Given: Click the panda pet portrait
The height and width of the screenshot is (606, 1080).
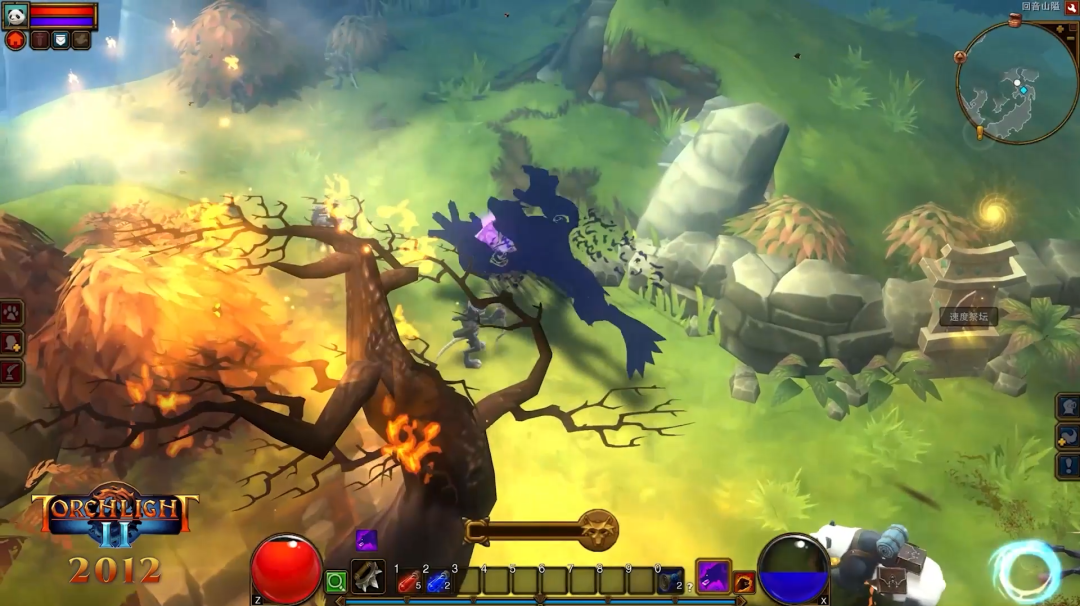Looking at the screenshot, I should [15, 15].
